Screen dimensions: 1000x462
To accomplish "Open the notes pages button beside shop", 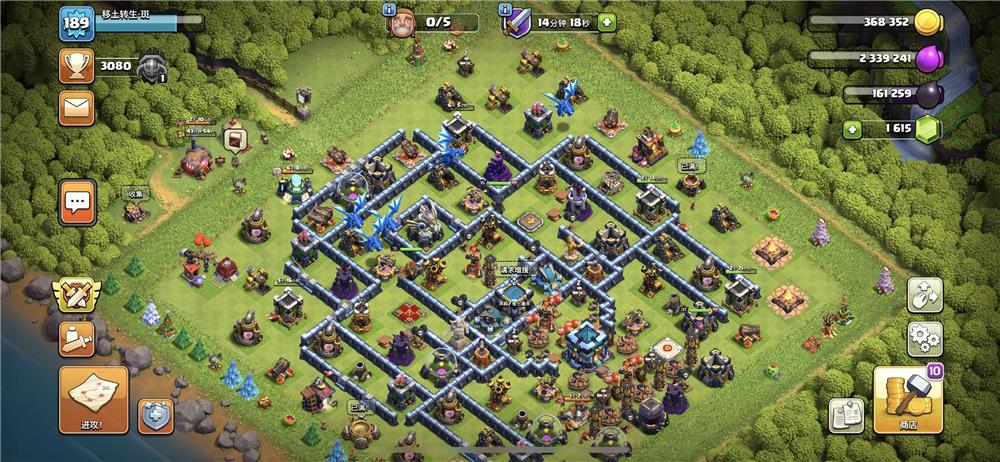I will 846,414.
